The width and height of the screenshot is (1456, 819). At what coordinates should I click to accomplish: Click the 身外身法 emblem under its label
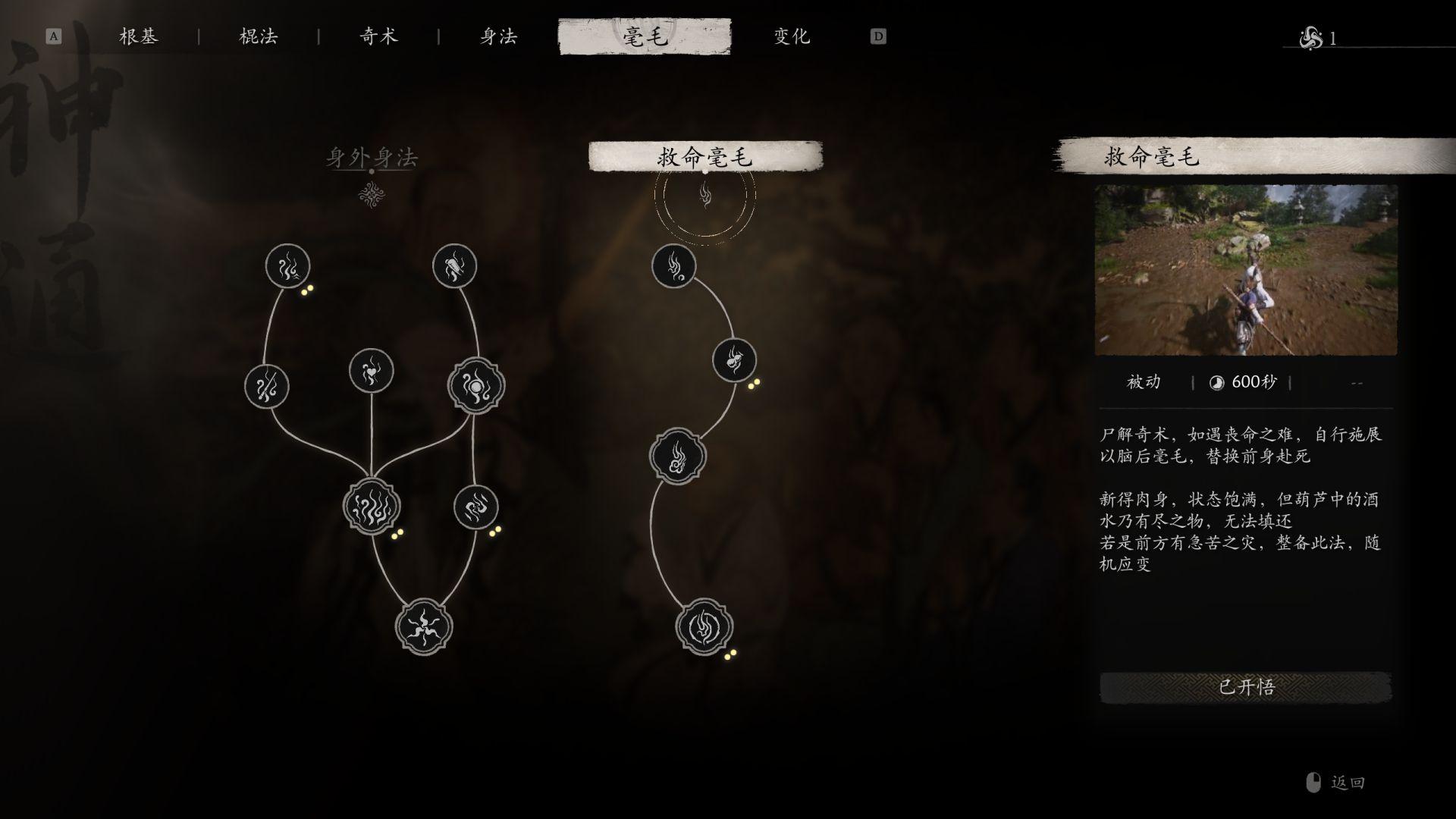(x=371, y=195)
